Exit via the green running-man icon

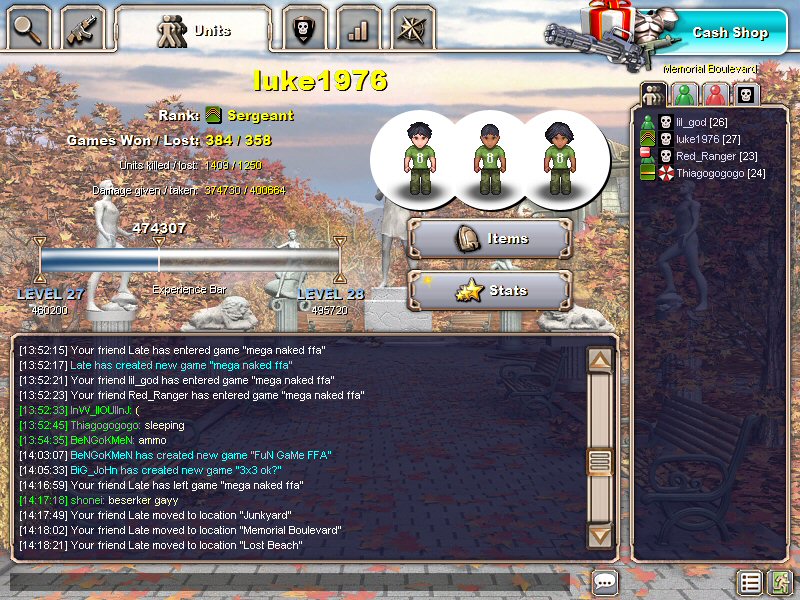780,582
